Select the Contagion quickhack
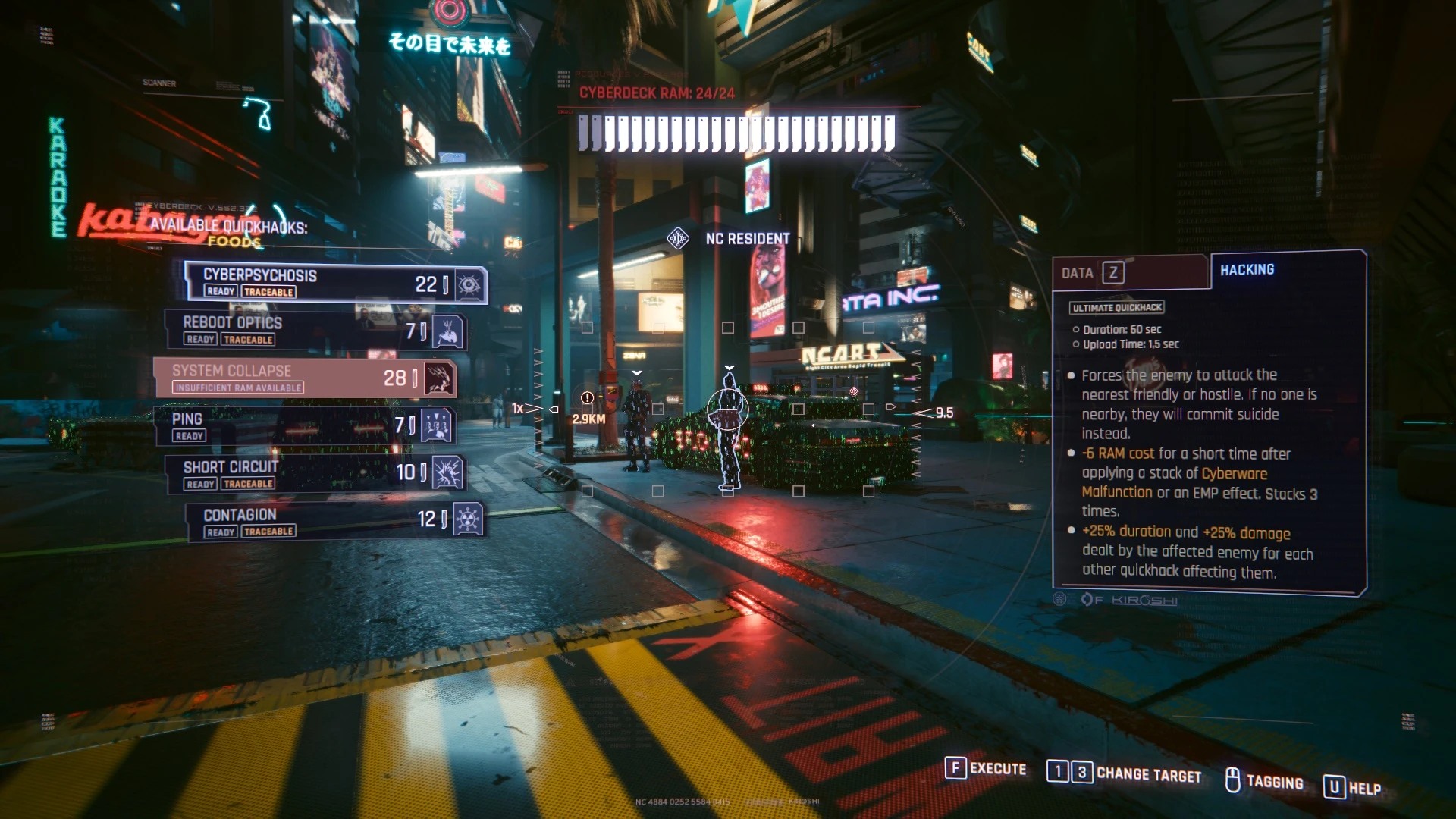This screenshot has height=819, width=1456. [x=334, y=521]
